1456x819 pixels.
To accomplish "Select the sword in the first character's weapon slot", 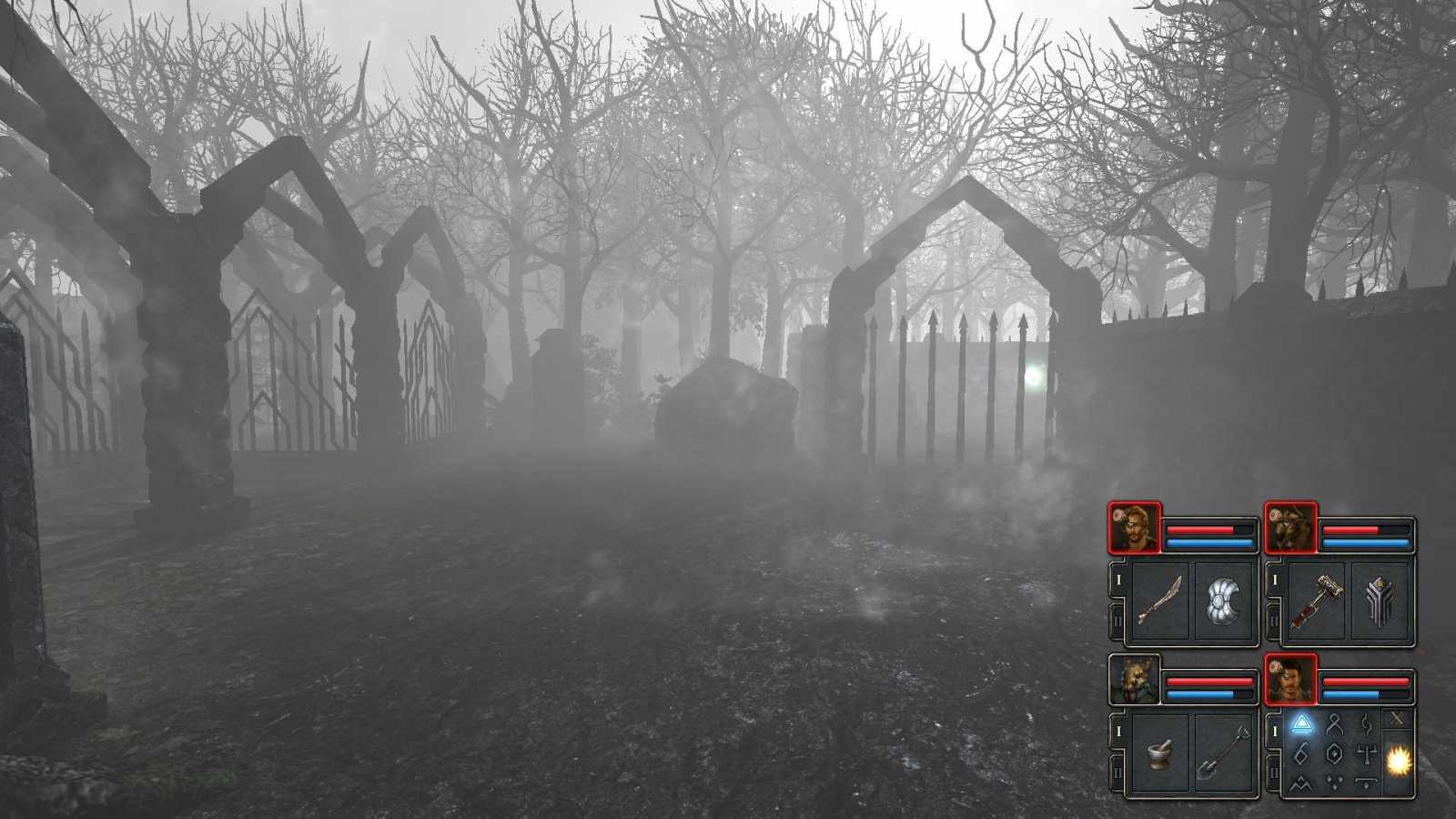I will [x=1160, y=596].
